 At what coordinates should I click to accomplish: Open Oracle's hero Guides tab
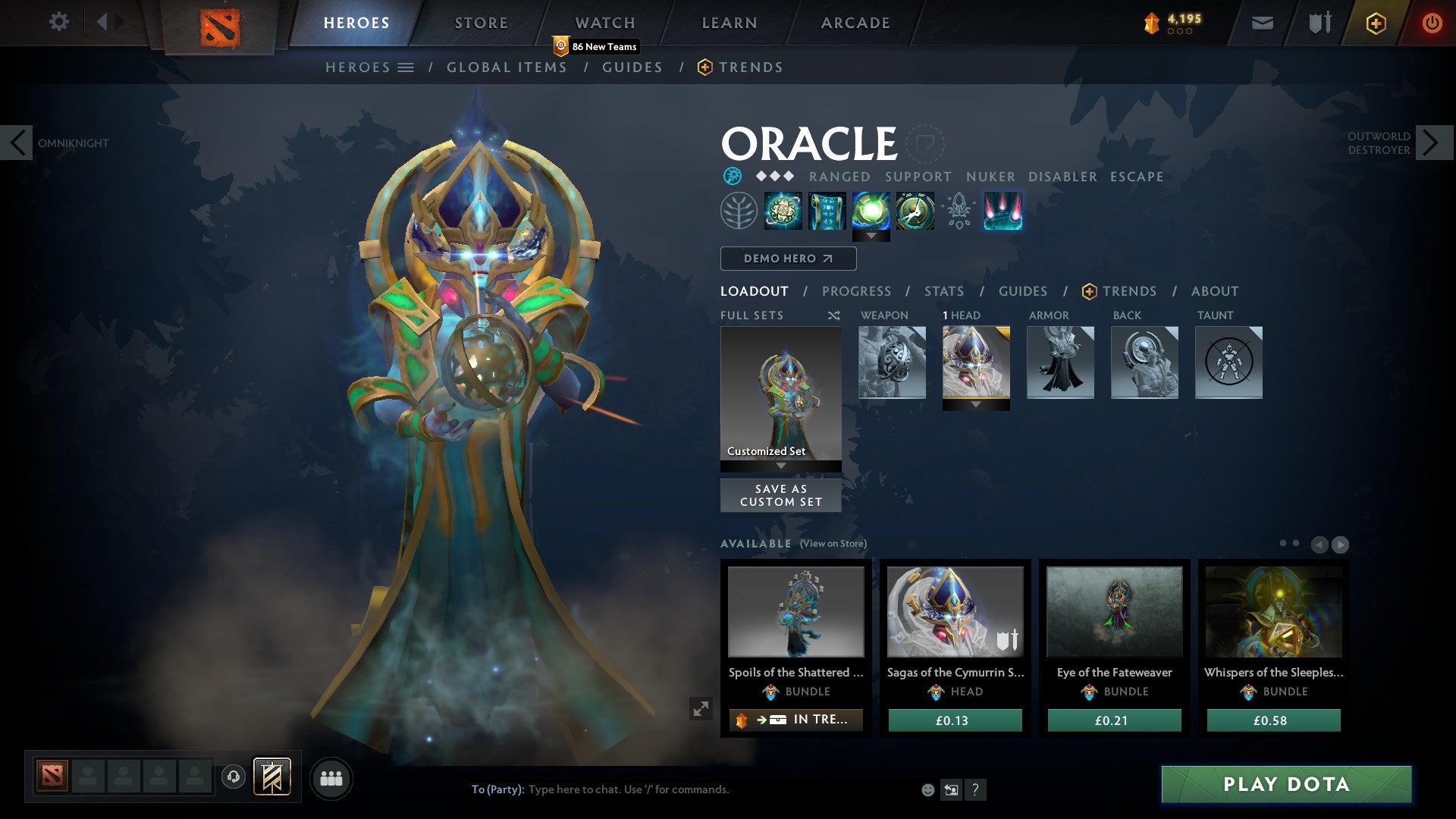(1022, 291)
